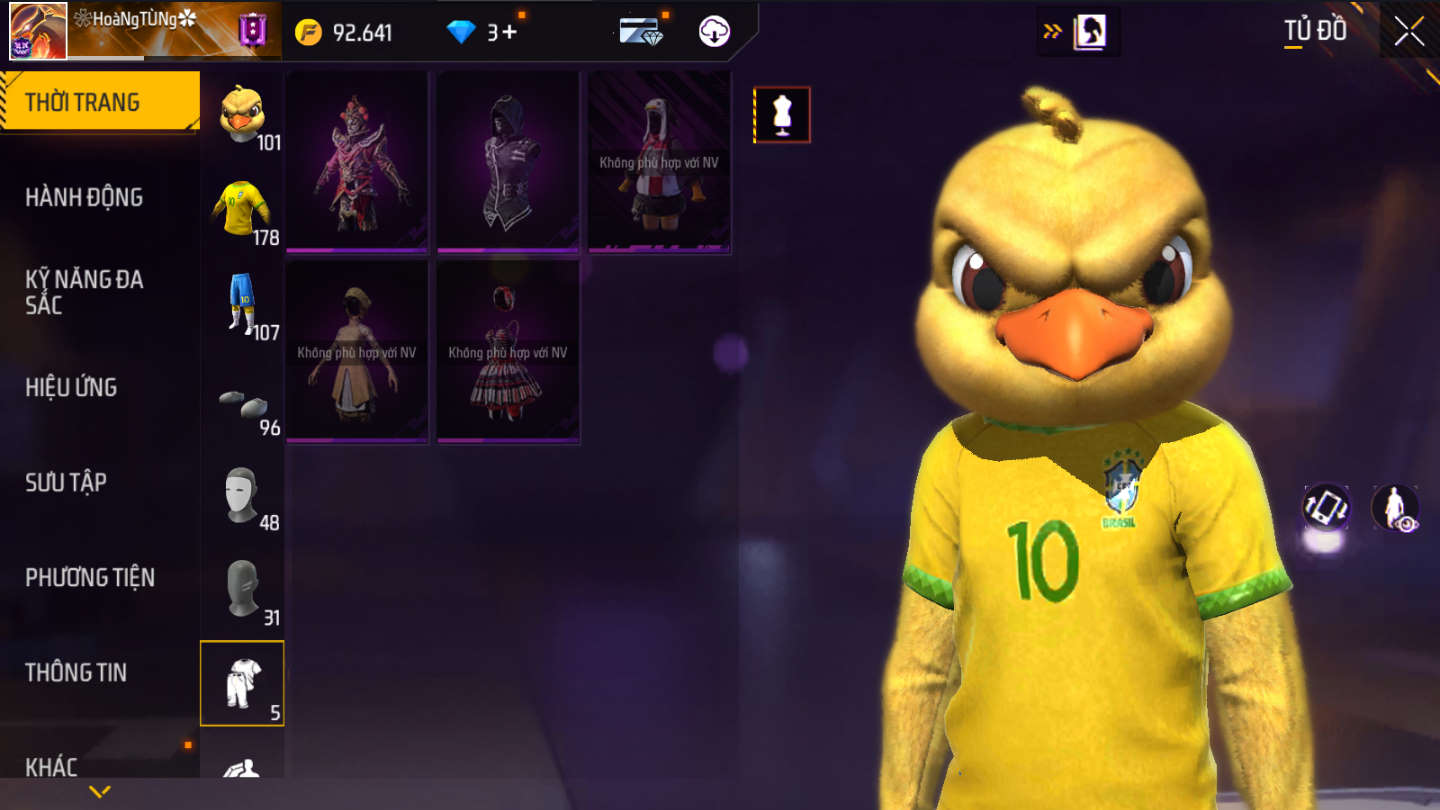Select the chick head subcategory
1440x810 pixels.
(242, 116)
